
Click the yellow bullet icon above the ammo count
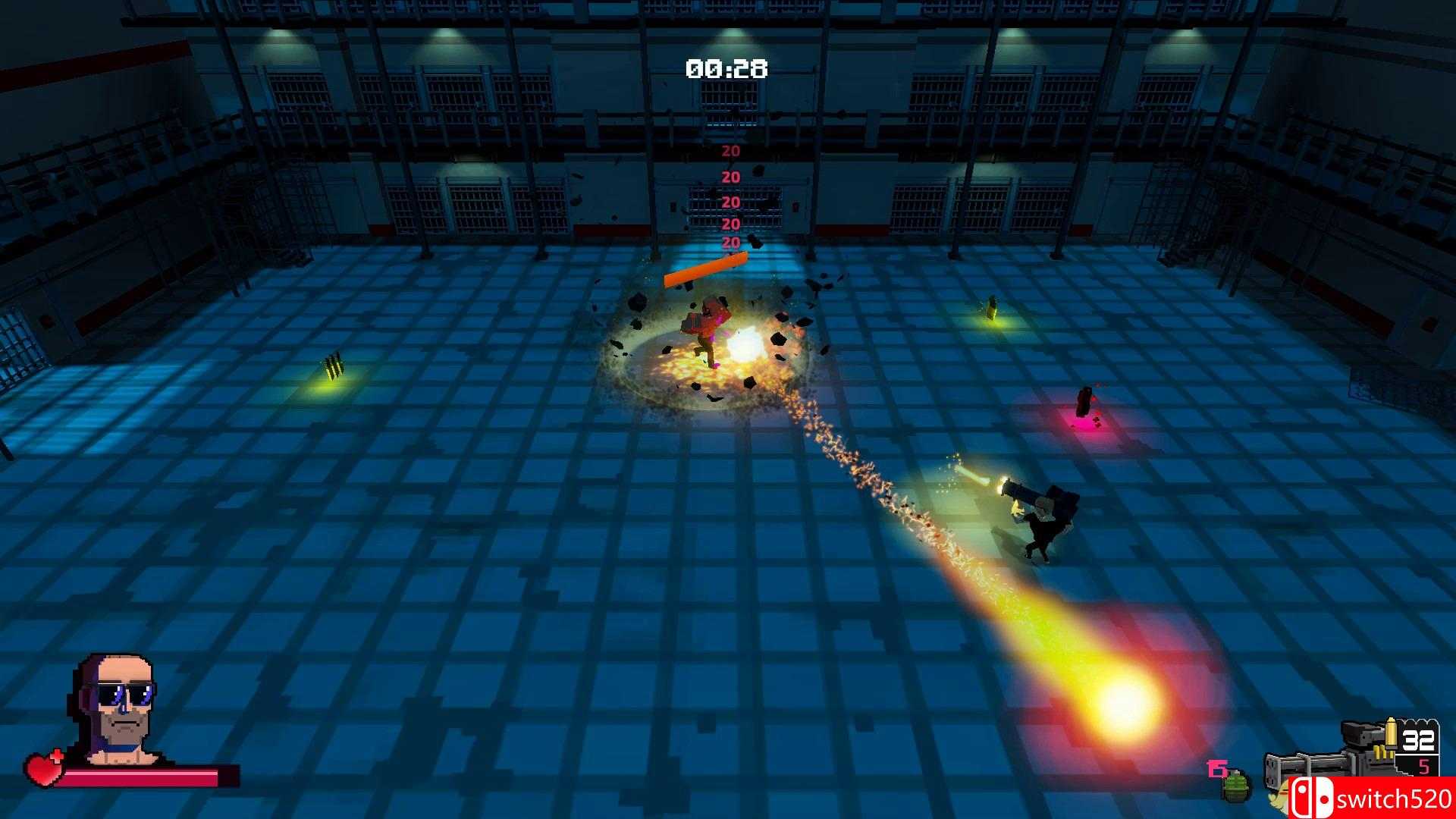pos(1391,736)
